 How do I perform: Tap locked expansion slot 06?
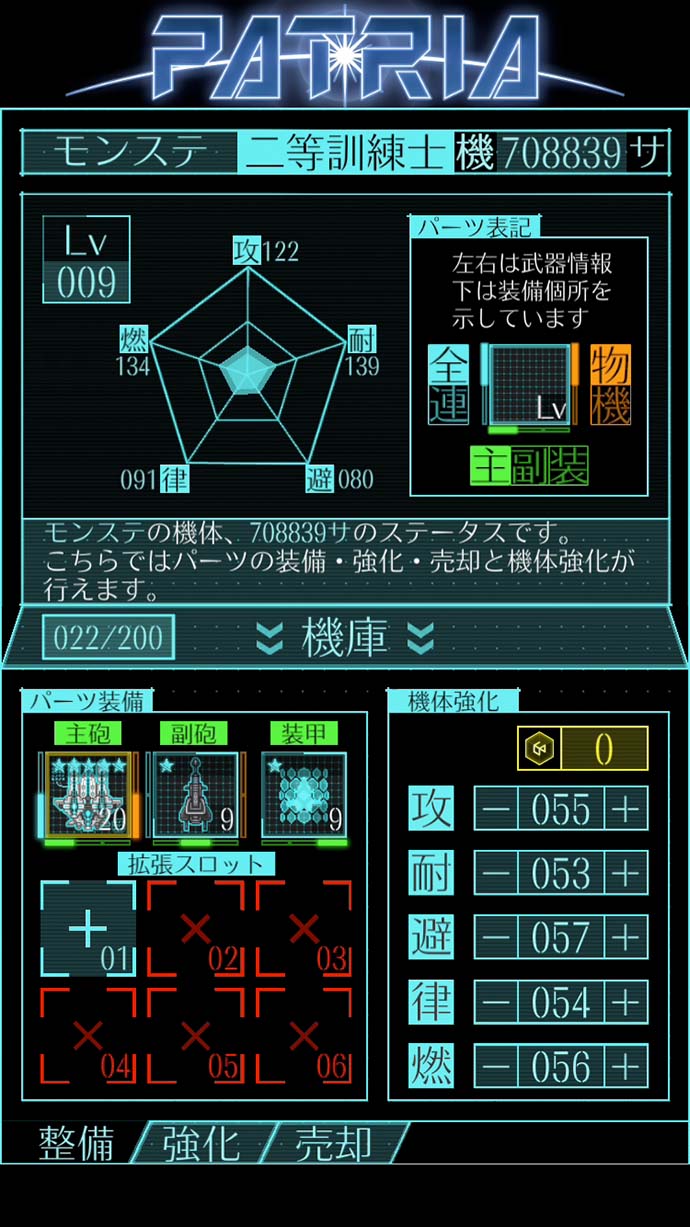coord(304,1036)
